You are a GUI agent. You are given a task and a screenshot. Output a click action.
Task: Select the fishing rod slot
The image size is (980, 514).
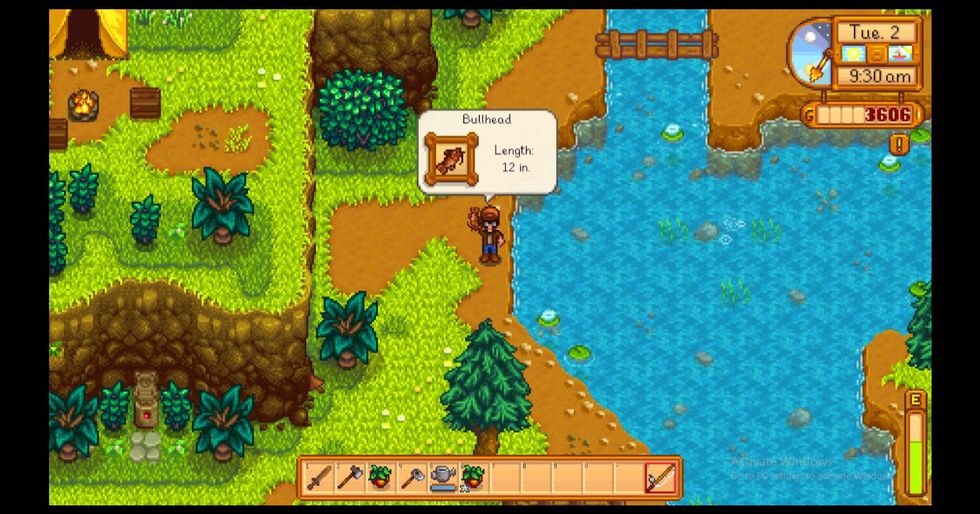coord(661,478)
